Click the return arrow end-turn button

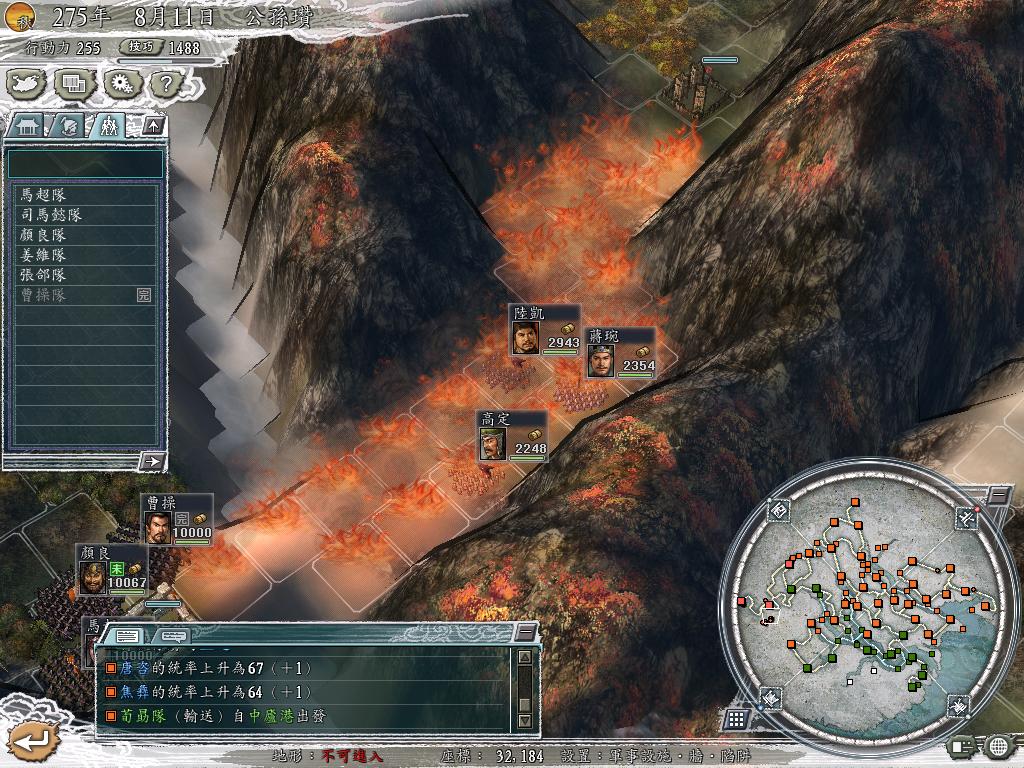point(32,740)
